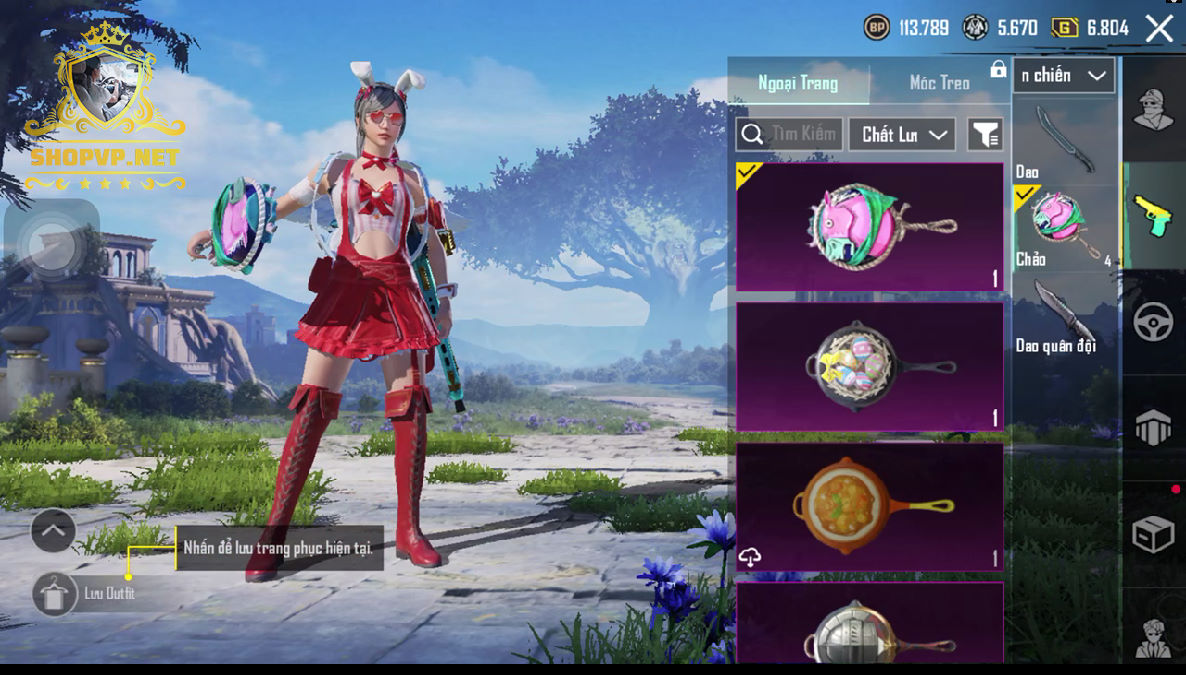Pick the silver armored pan skin

click(x=869, y=625)
